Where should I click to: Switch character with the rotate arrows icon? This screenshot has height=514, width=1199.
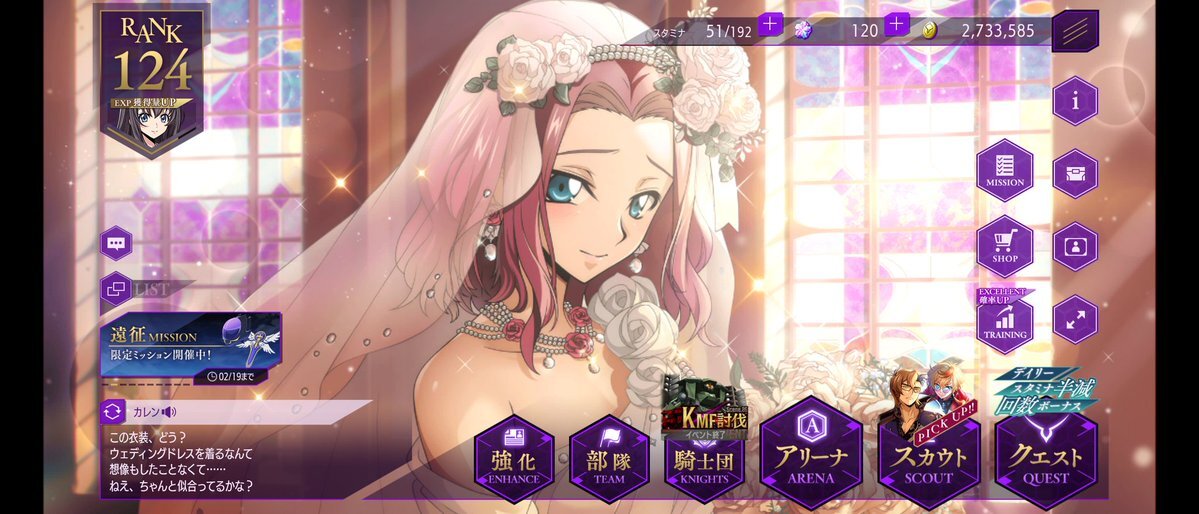[x=113, y=410]
